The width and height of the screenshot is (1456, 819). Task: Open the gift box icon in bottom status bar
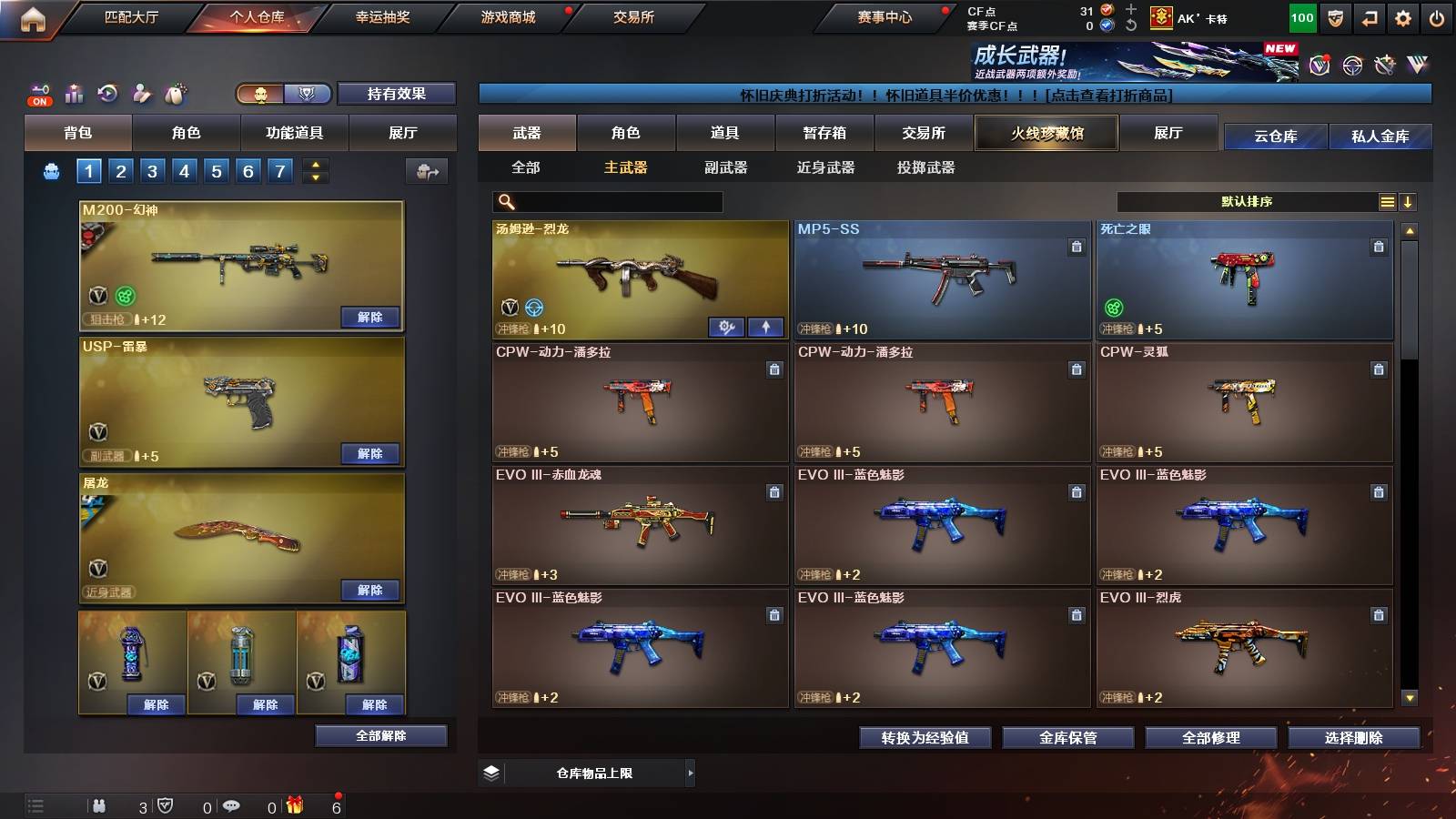[x=293, y=804]
